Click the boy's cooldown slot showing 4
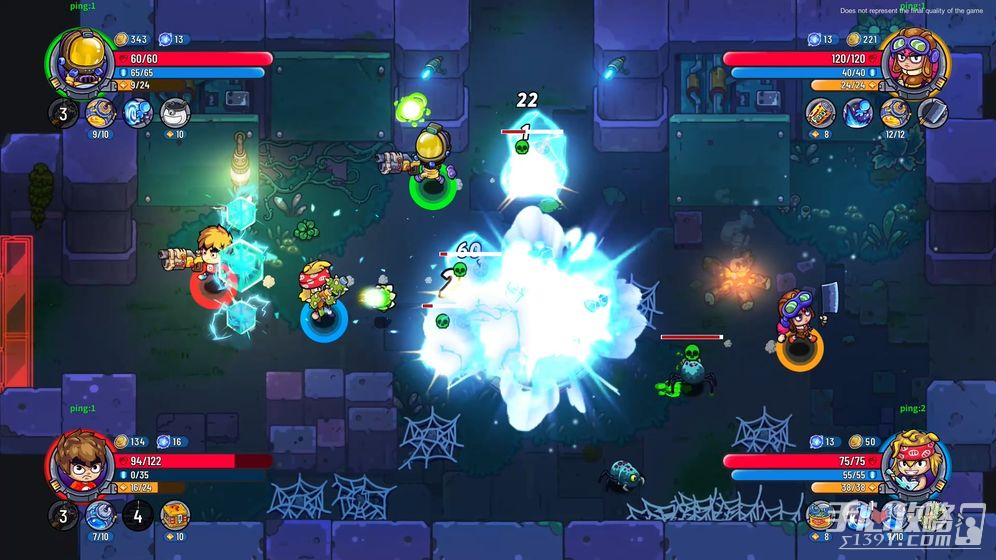Viewport: 996px width, 560px height. tap(137, 516)
